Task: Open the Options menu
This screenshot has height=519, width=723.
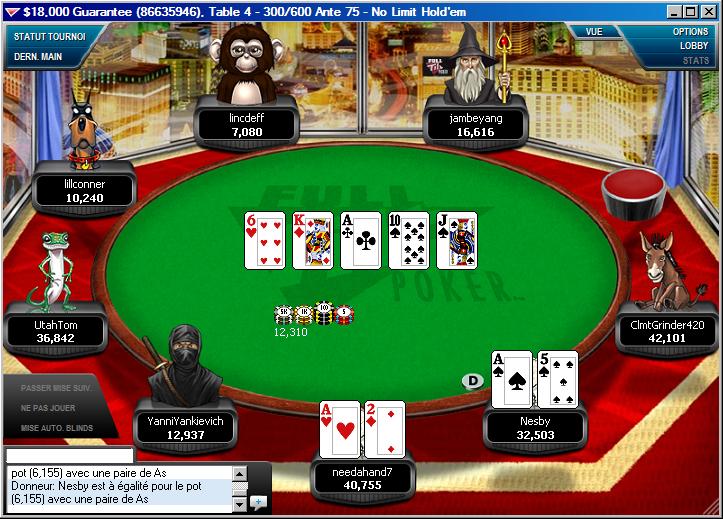Action: tap(689, 31)
